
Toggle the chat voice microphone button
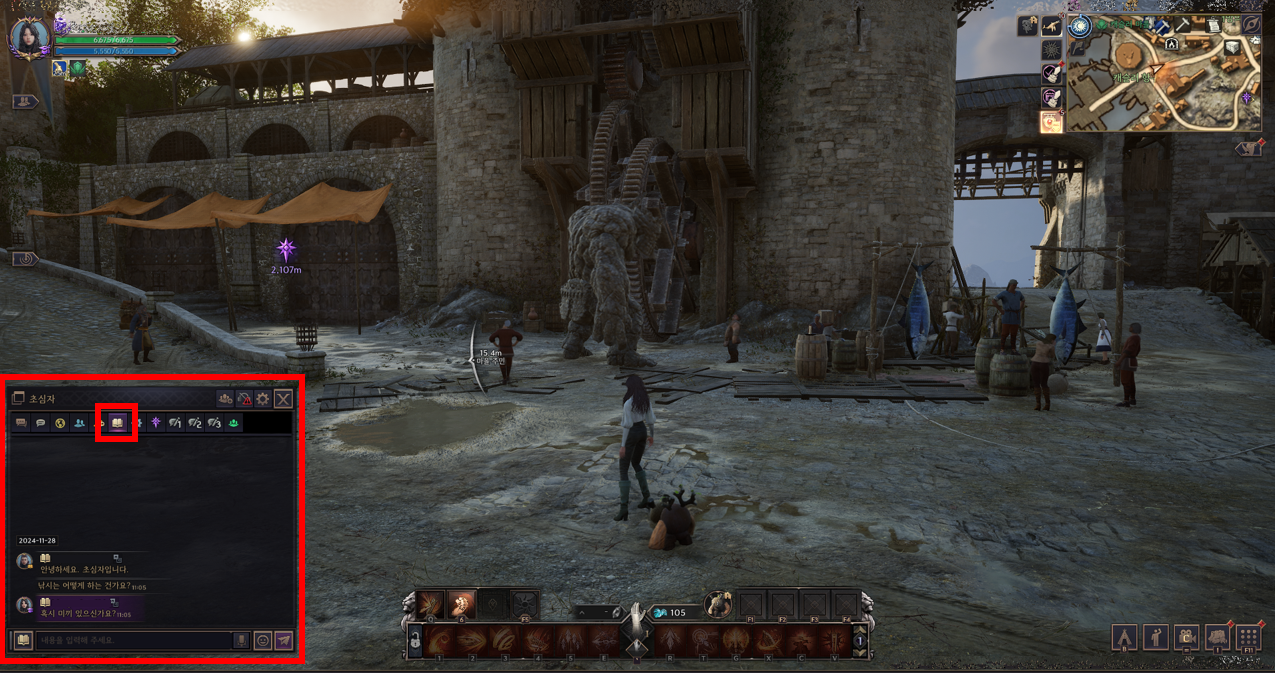(241, 640)
